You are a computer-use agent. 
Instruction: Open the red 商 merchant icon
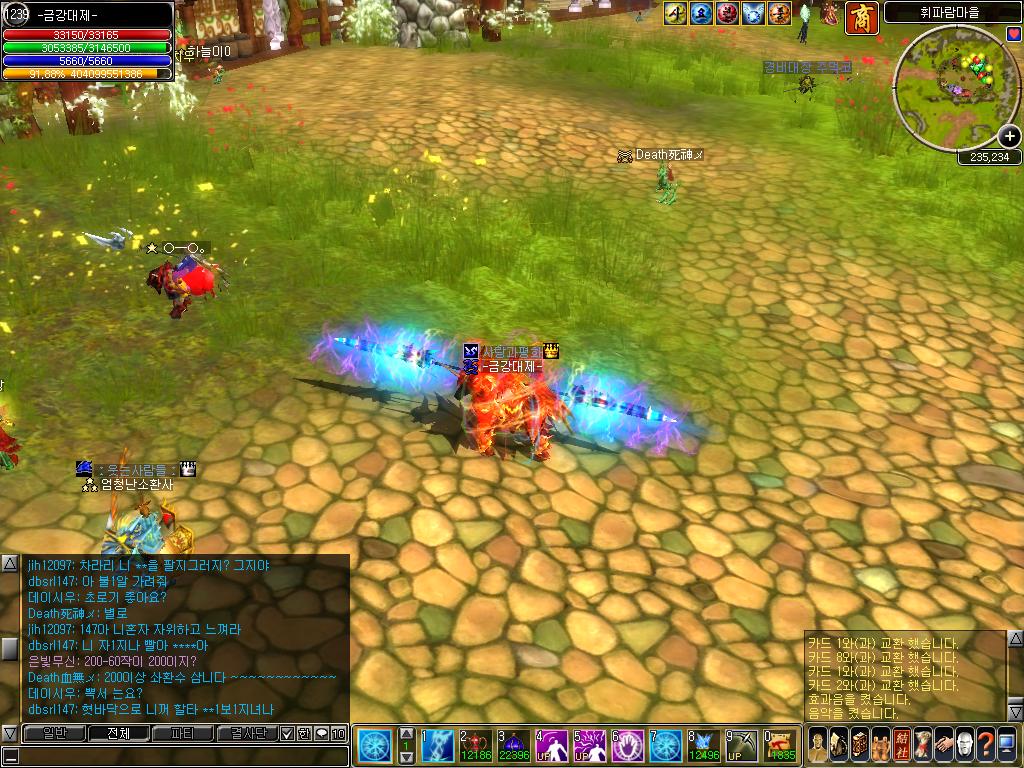861,17
